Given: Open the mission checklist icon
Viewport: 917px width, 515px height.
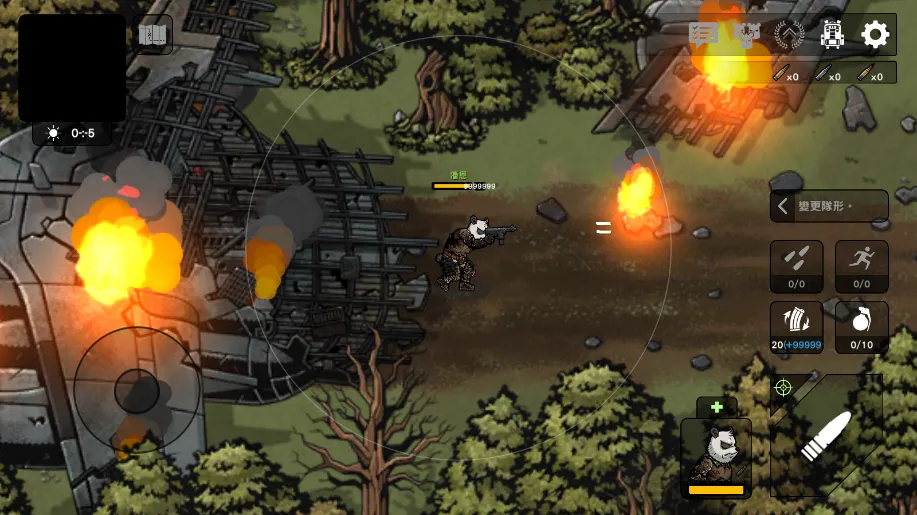Looking at the screenshot, I should 704,34.
